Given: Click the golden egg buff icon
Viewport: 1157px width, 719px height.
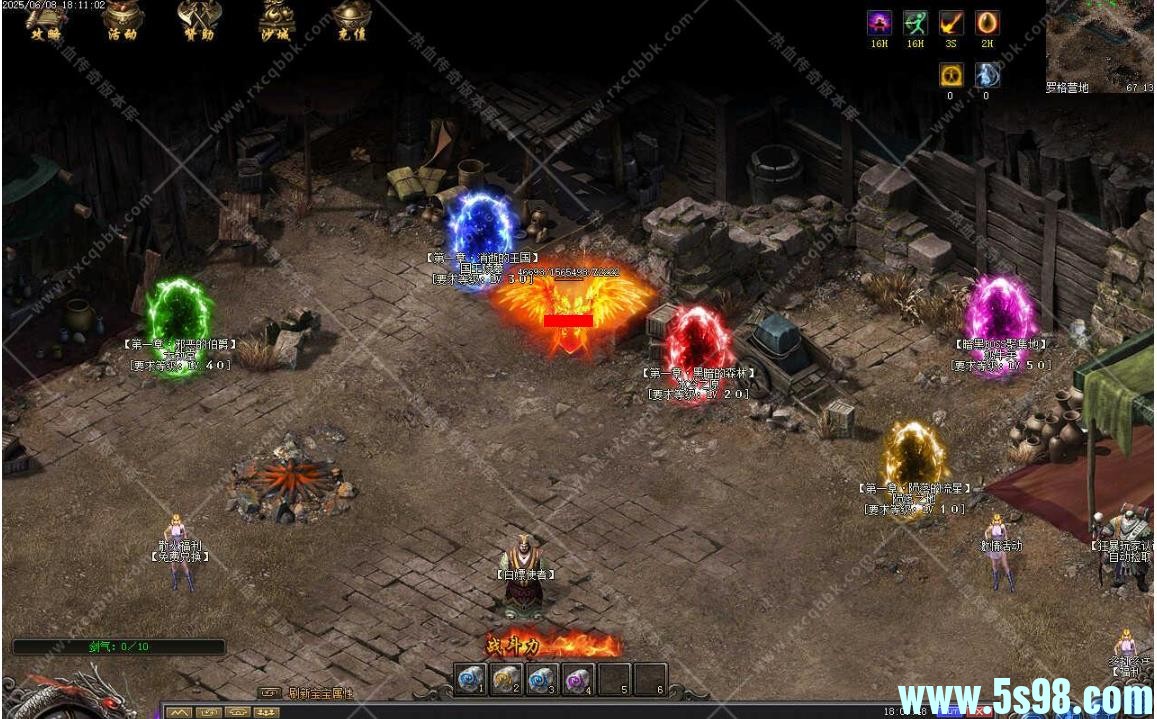Looking at the screenshot, I should pos(987,24).
